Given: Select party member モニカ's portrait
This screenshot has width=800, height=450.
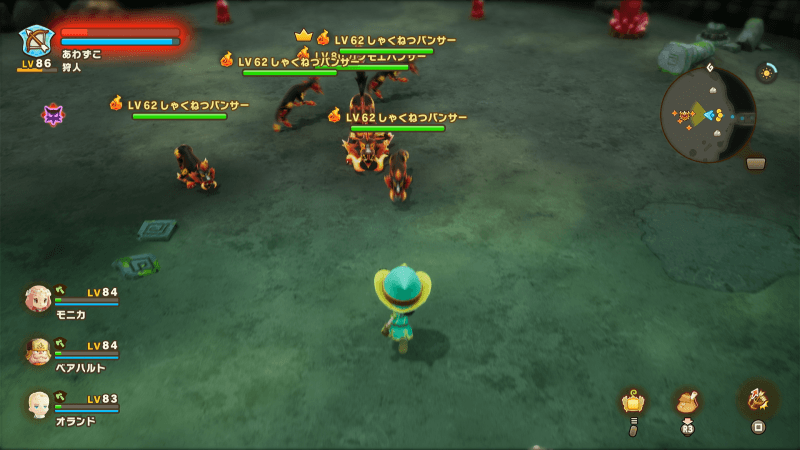Looking at the screenshot, I should pos(38,298).
